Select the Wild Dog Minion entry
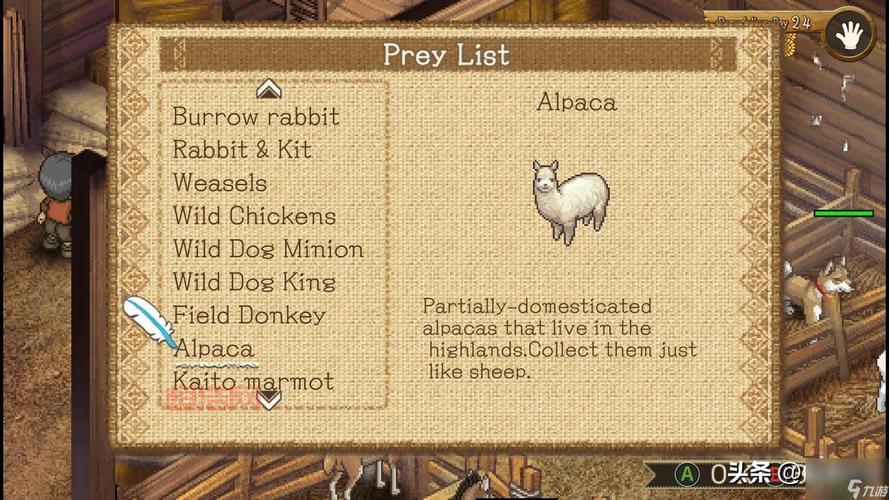The image size is (889, 500). coord(268,249)
